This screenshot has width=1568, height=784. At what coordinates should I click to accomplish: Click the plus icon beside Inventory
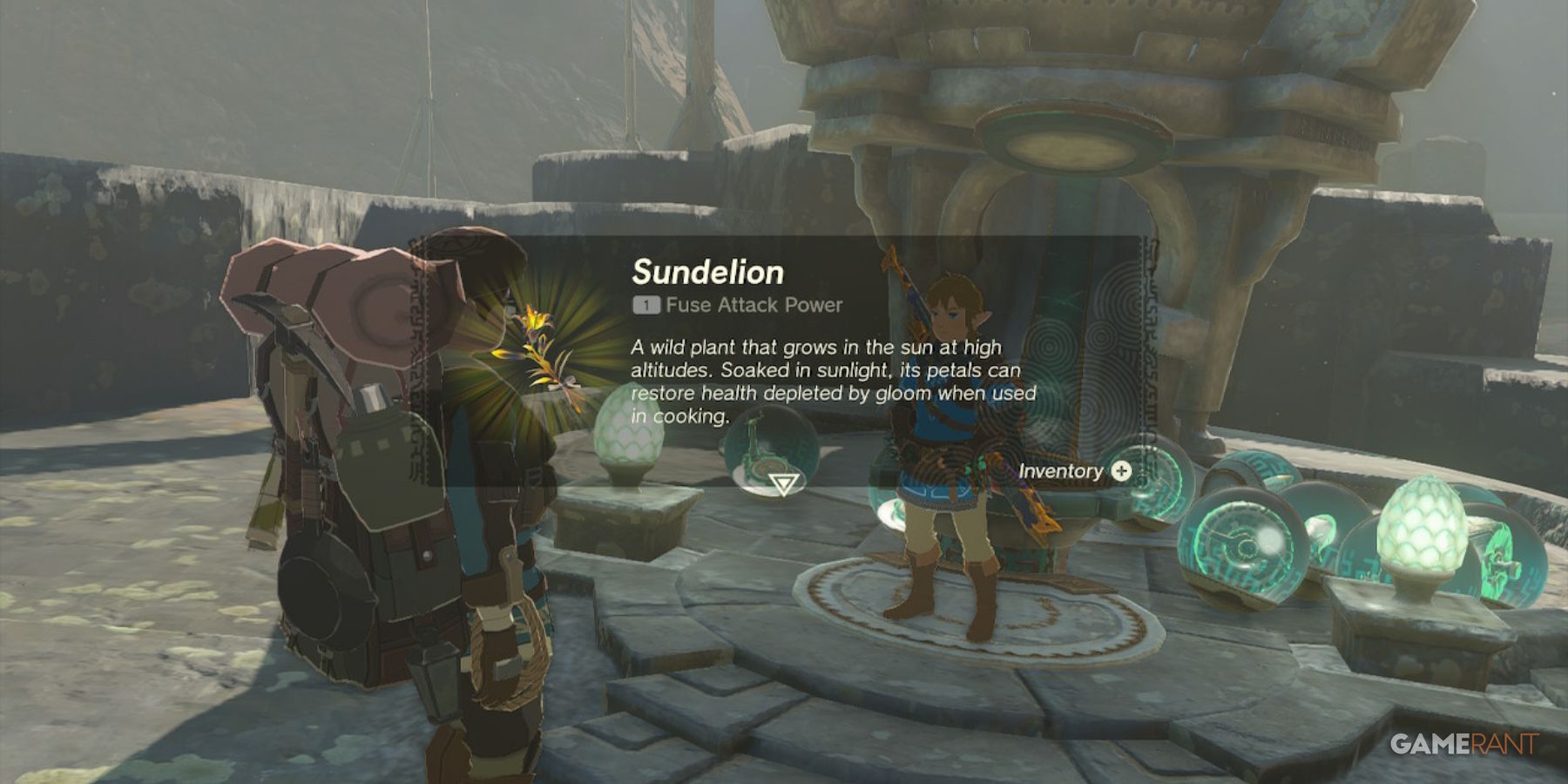tap(1120, 472)
